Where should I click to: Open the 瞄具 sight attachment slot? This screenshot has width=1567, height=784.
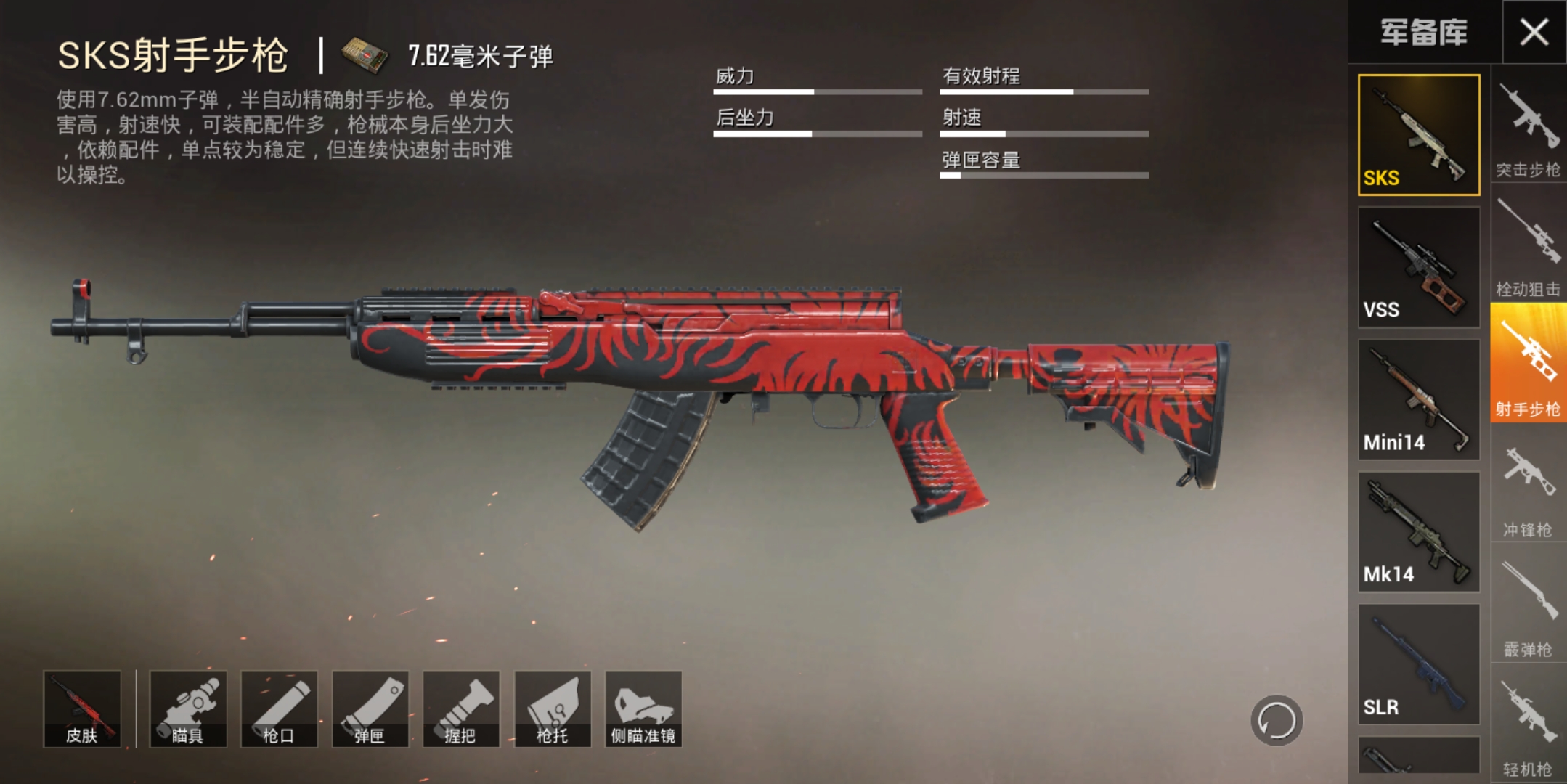(188, 709)
